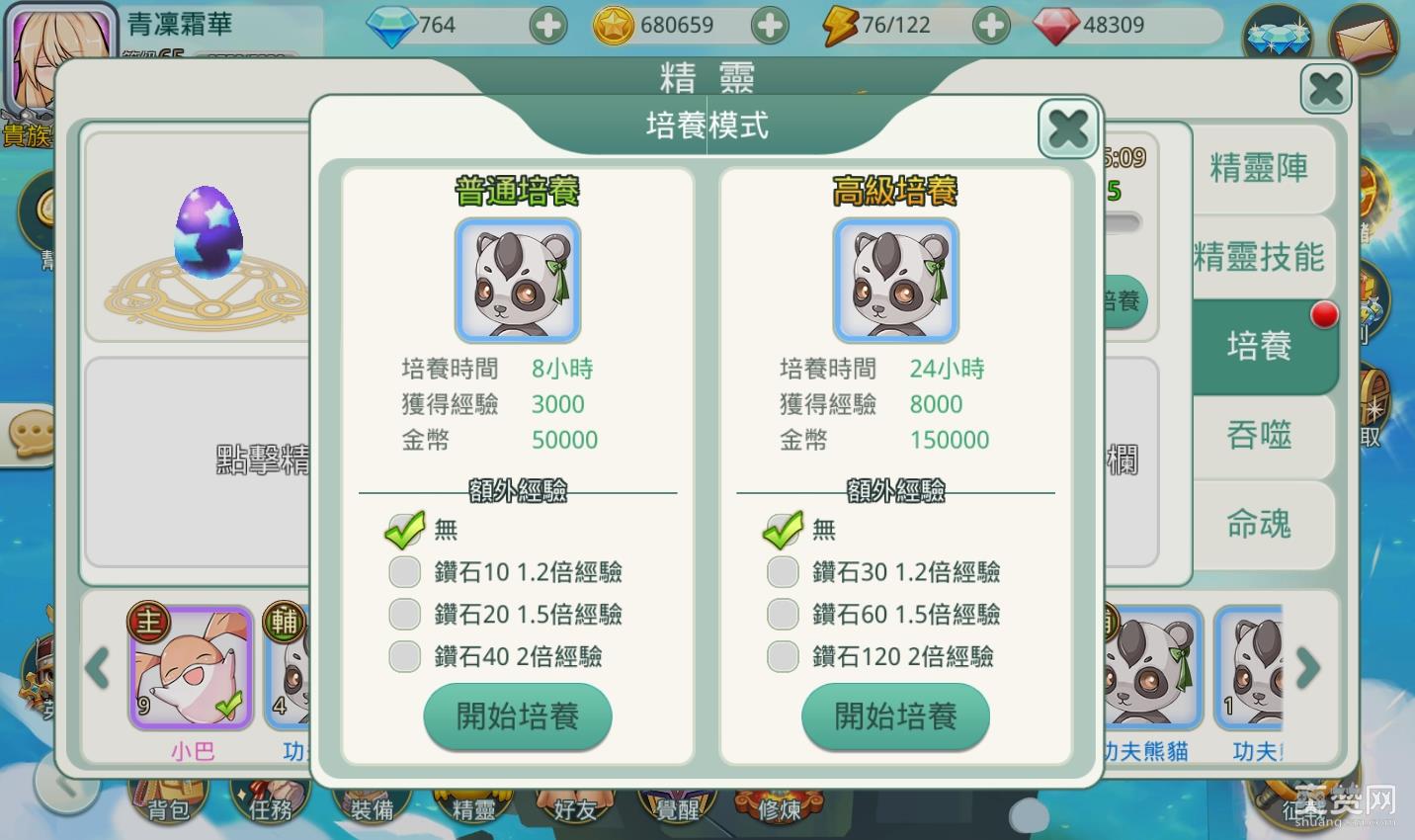The image size is (1415, 840).
Task: Open the 修煉 (cultivation) icon
Action: tap(779, 805)
